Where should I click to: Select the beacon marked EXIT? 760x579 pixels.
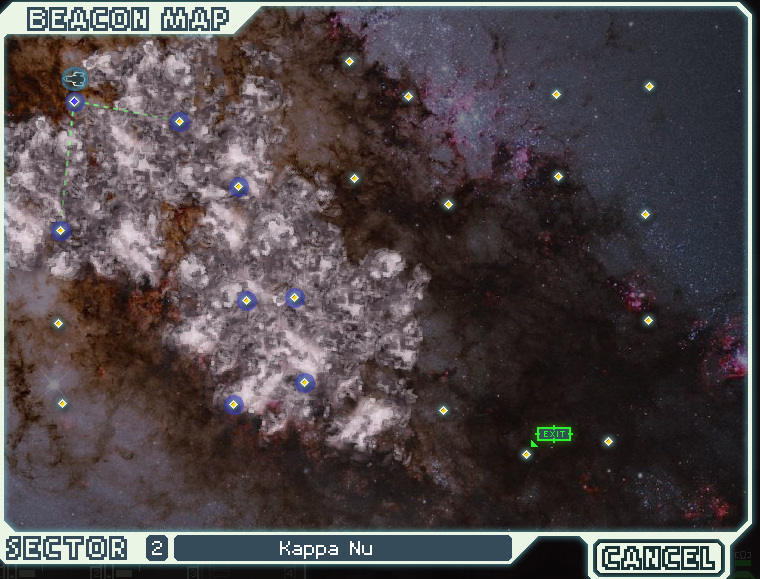(528, 454)
